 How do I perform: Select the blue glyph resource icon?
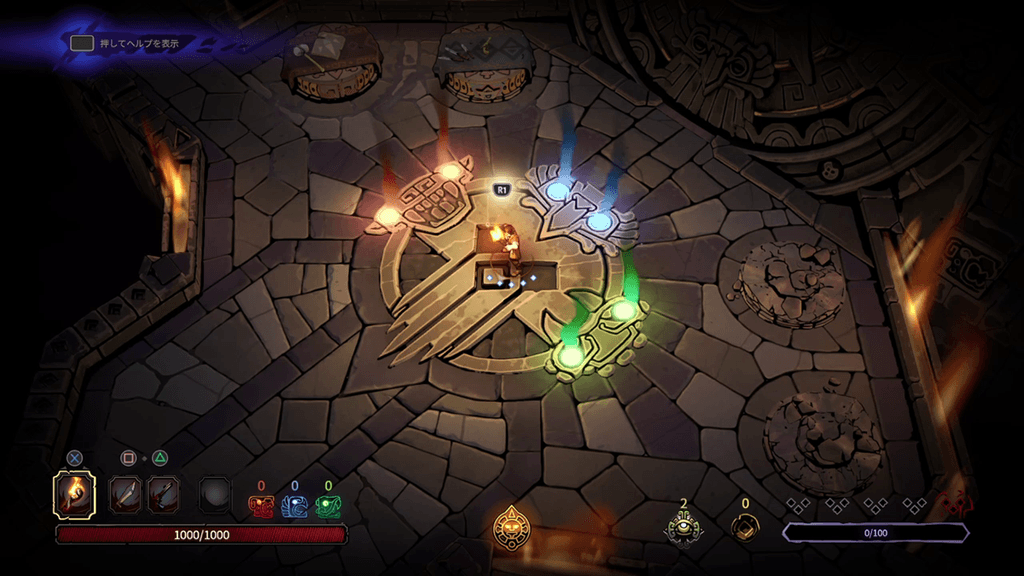click(294, 507)
